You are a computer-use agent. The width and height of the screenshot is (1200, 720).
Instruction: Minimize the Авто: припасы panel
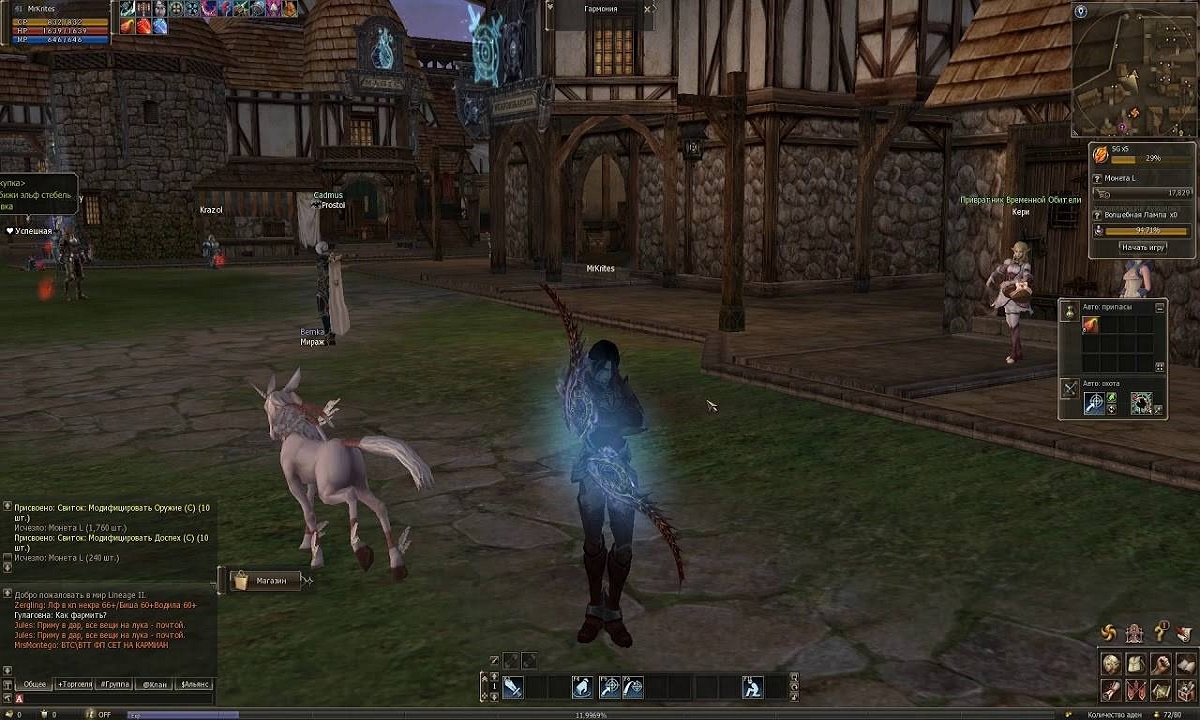tap(1160, 307)
